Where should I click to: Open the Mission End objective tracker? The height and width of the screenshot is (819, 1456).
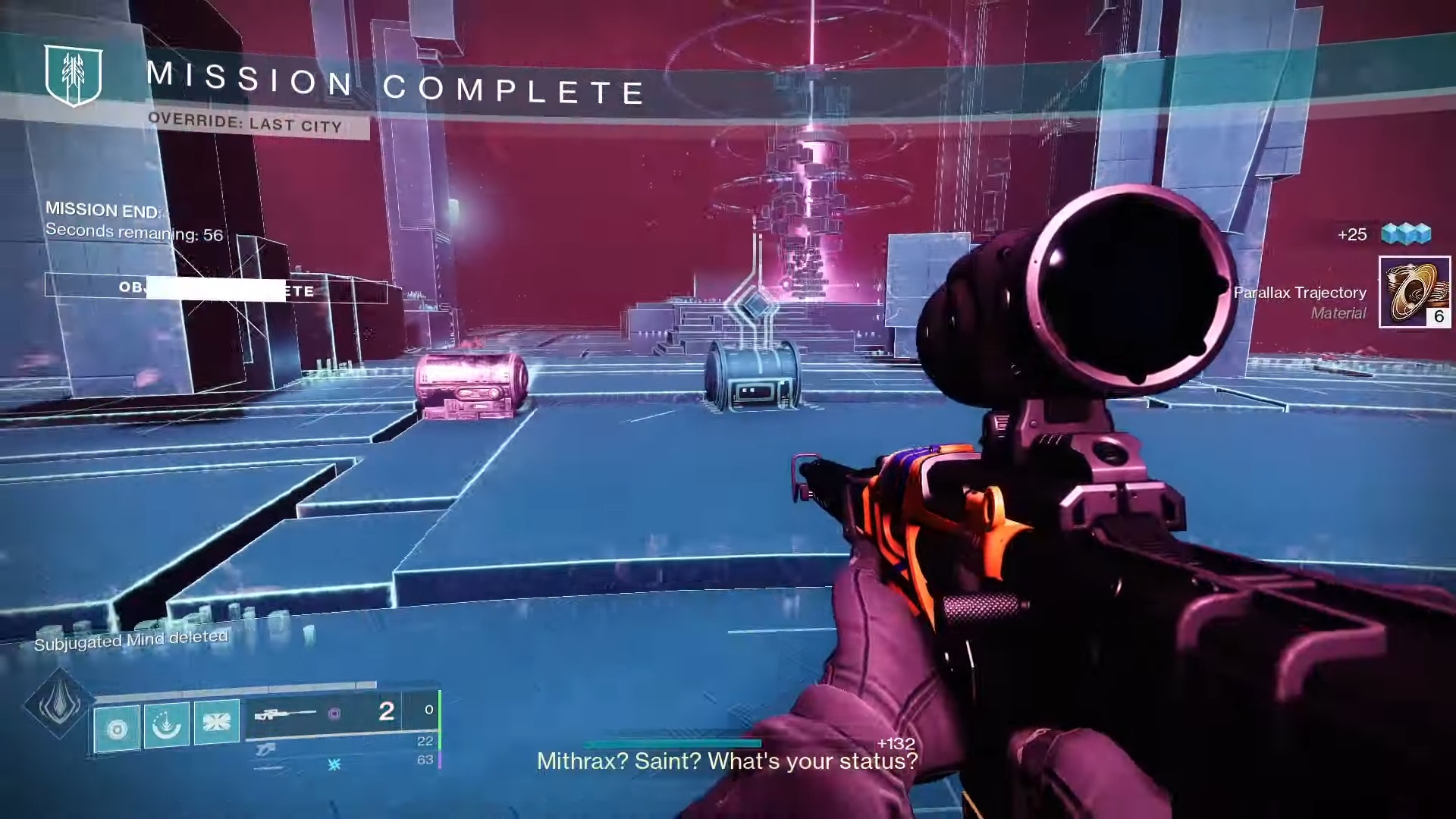point(134,221)
